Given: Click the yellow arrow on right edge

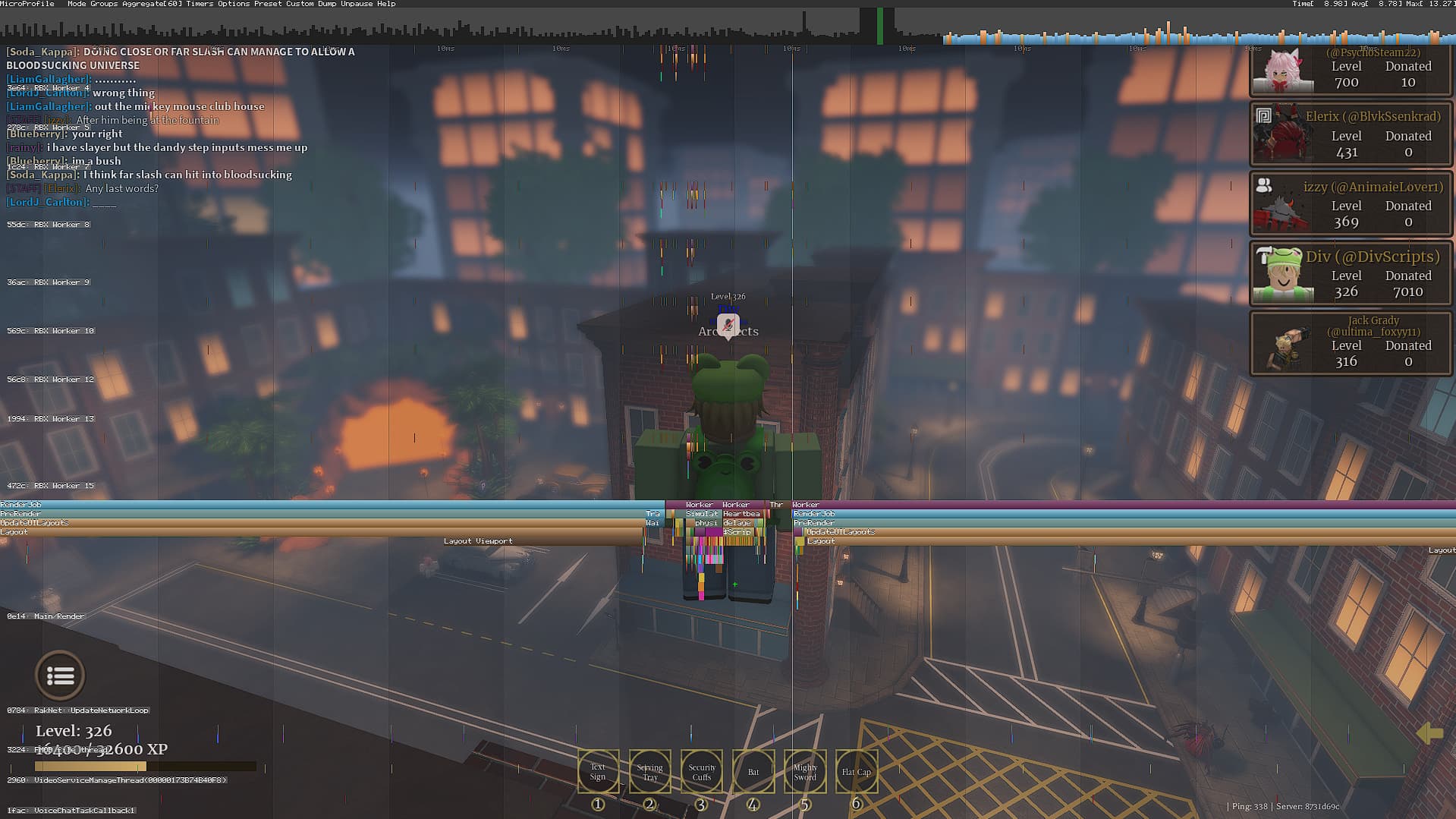Looking at the screenshot, I should pyautogui.click(x=1429, y=732).
